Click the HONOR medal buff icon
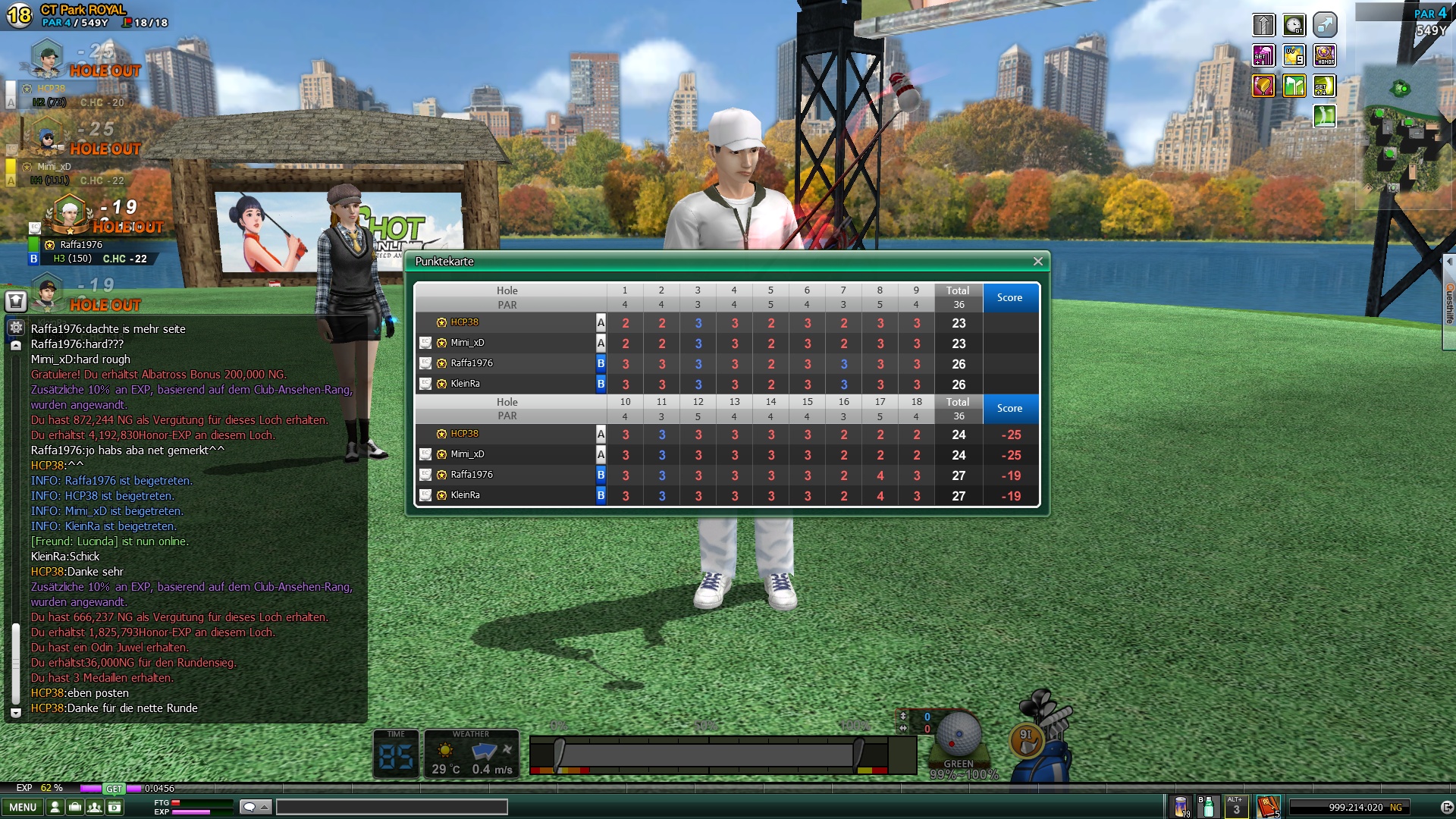This screenshot has height=819, width=1456. pos(1324,55)
